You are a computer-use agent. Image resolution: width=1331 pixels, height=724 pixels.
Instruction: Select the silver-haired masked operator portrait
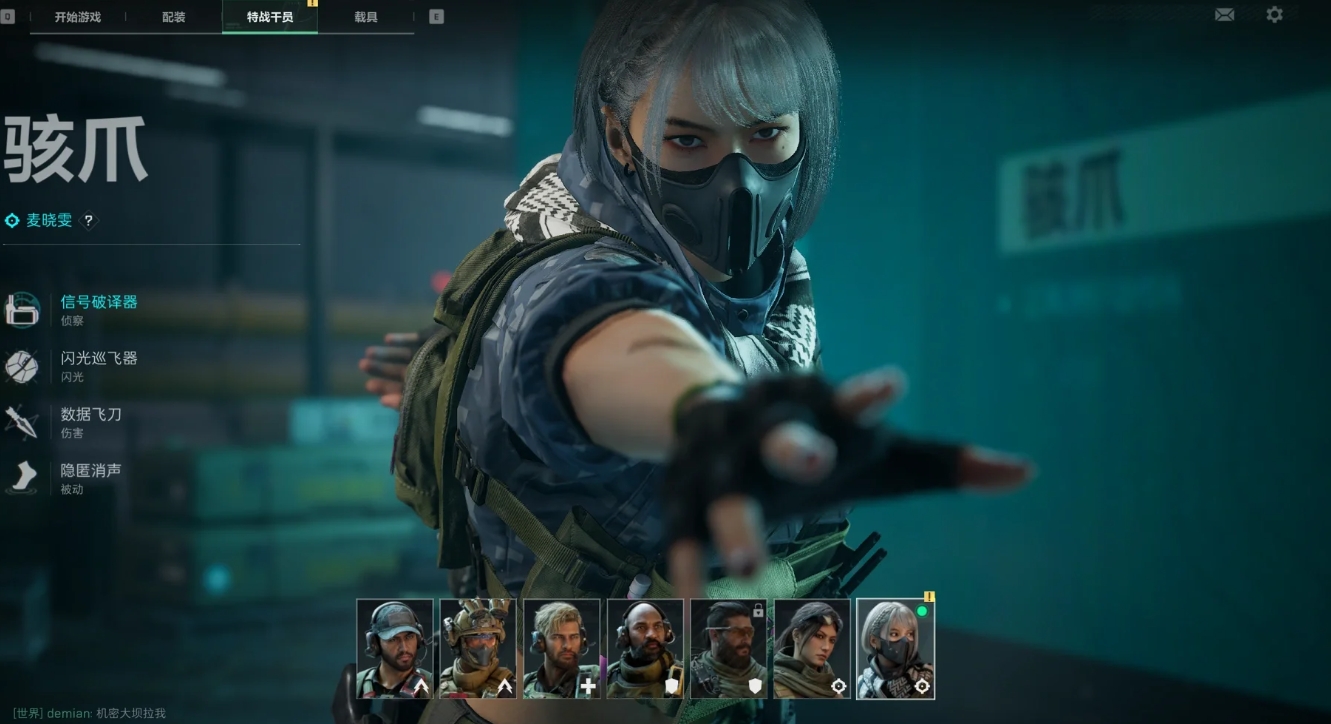895,648
